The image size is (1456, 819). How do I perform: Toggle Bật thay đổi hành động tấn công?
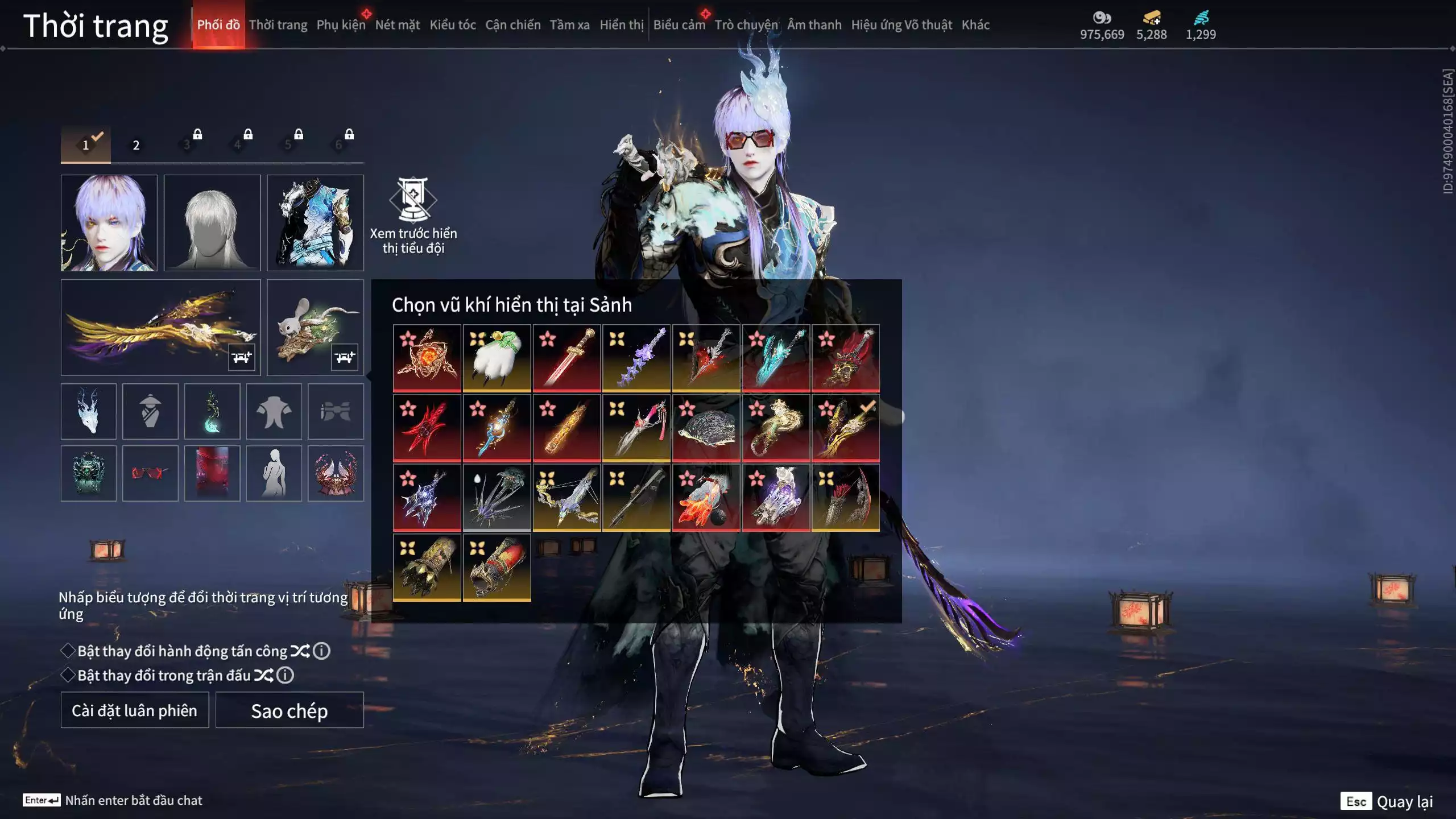(x=68, y=651)
